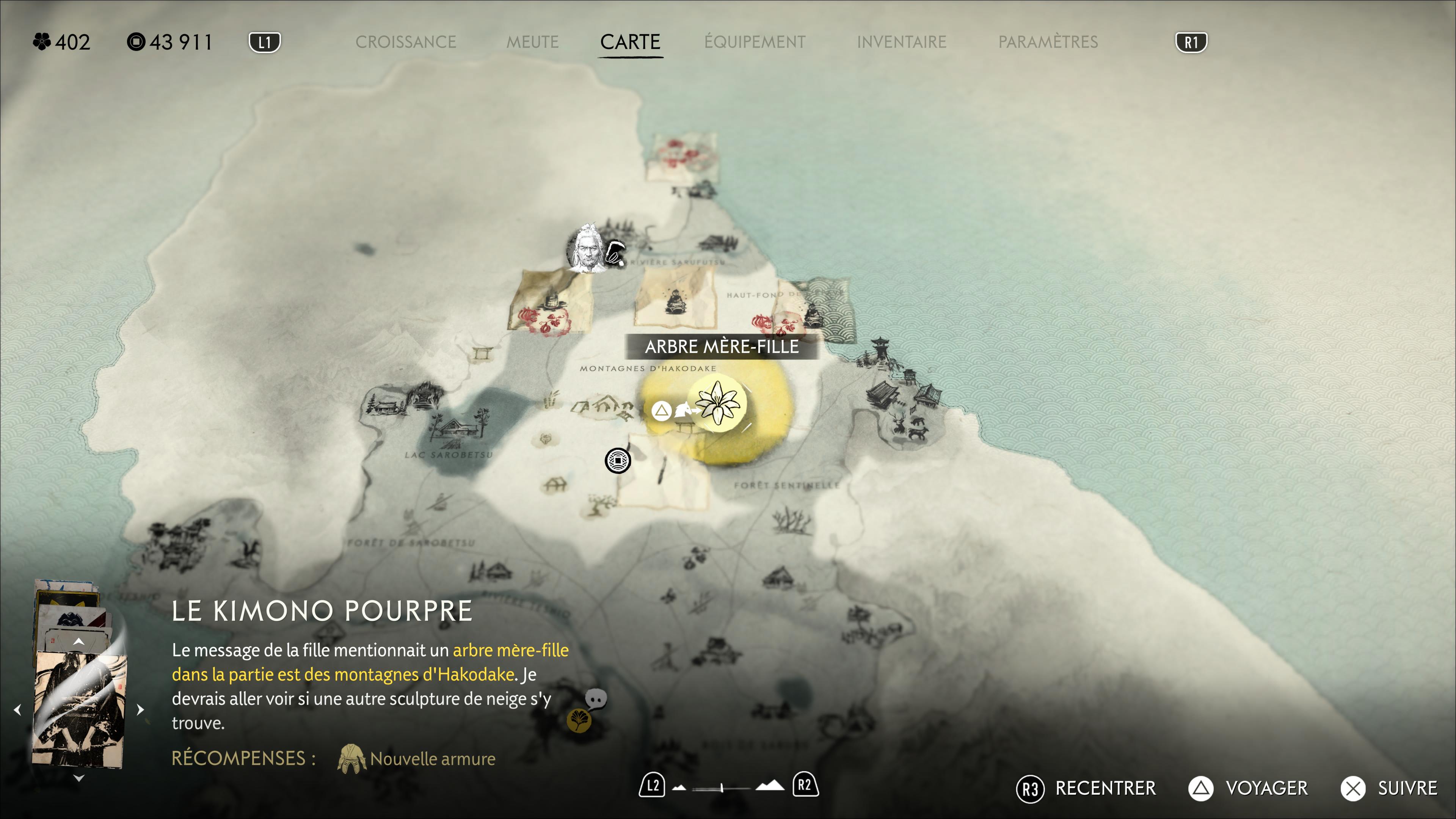
Task: Adjust the map zoom slider
Action: [x=722, y=788]
